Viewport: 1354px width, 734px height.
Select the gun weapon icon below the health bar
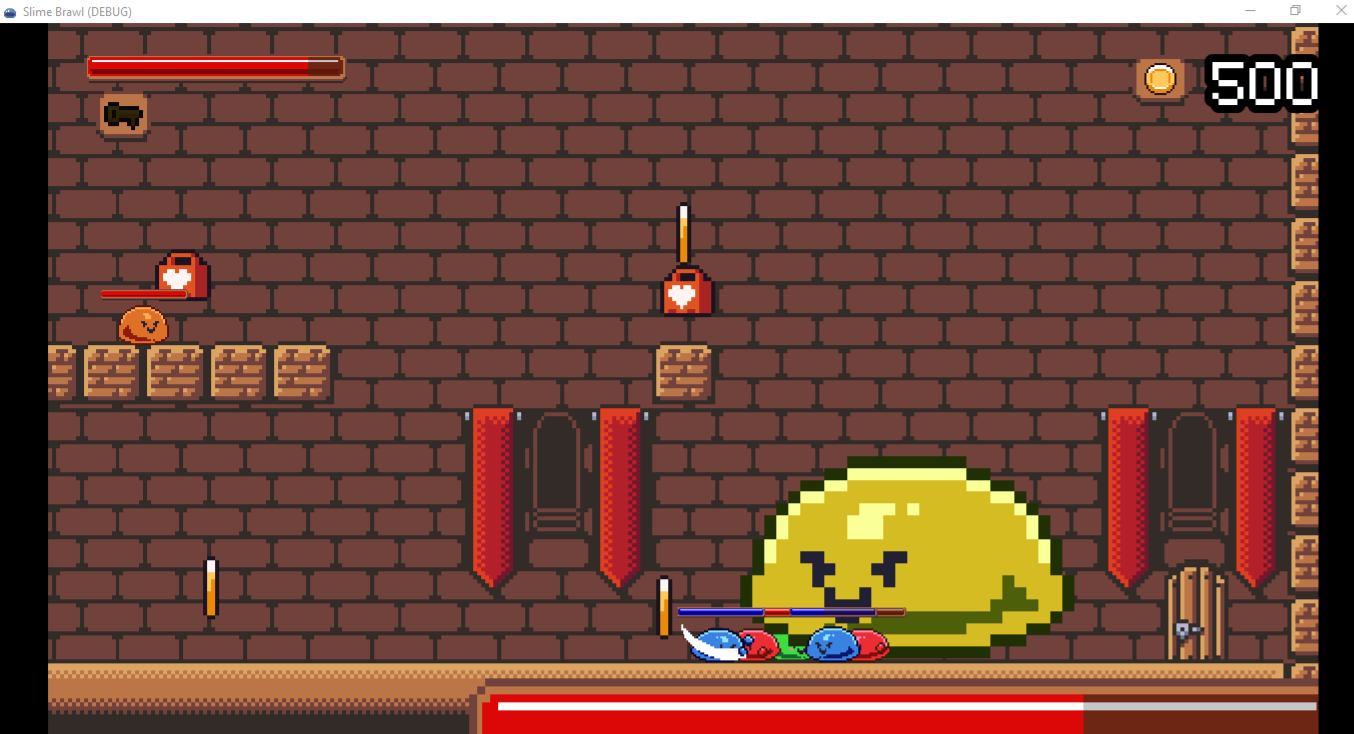point(122,113)
